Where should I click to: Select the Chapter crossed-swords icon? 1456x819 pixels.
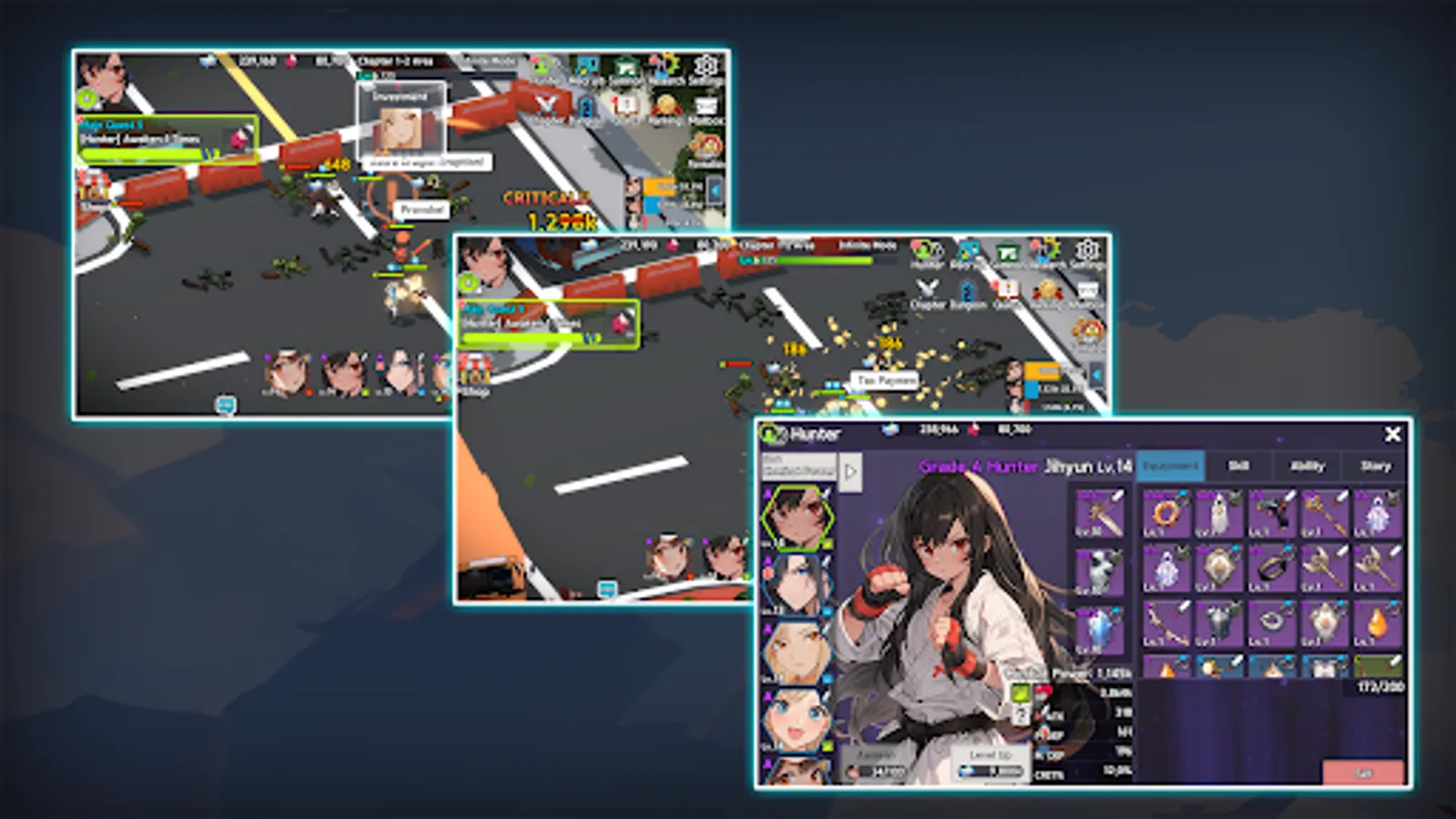pos(926,289)
